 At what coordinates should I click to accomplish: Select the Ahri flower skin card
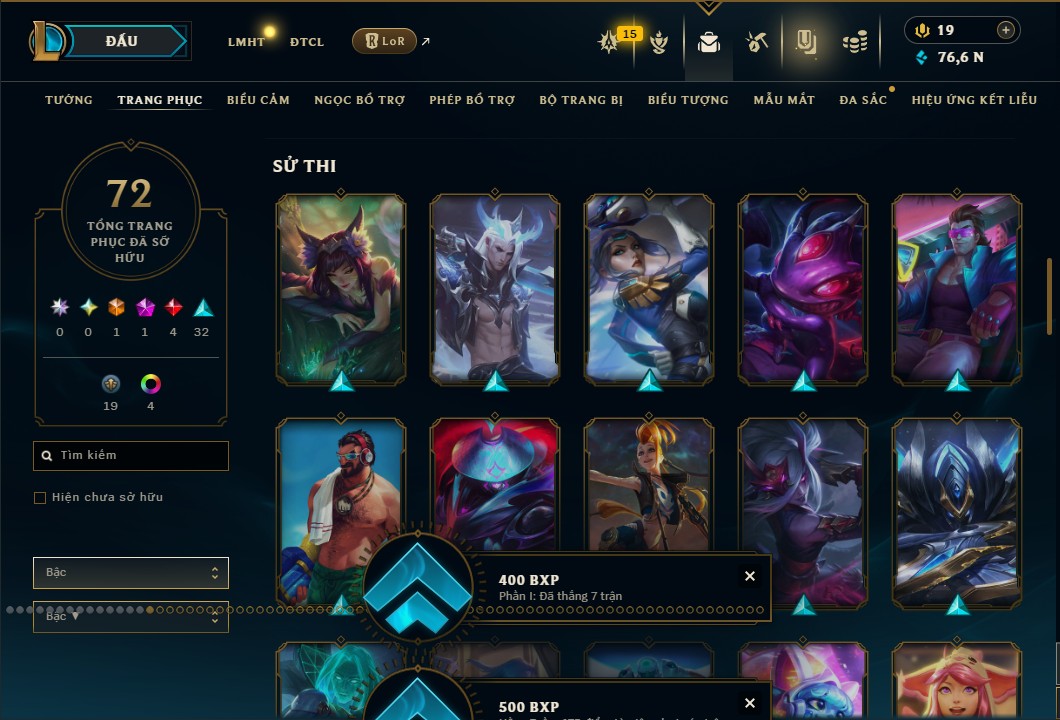pyautogui.click(x=341, y=290)
